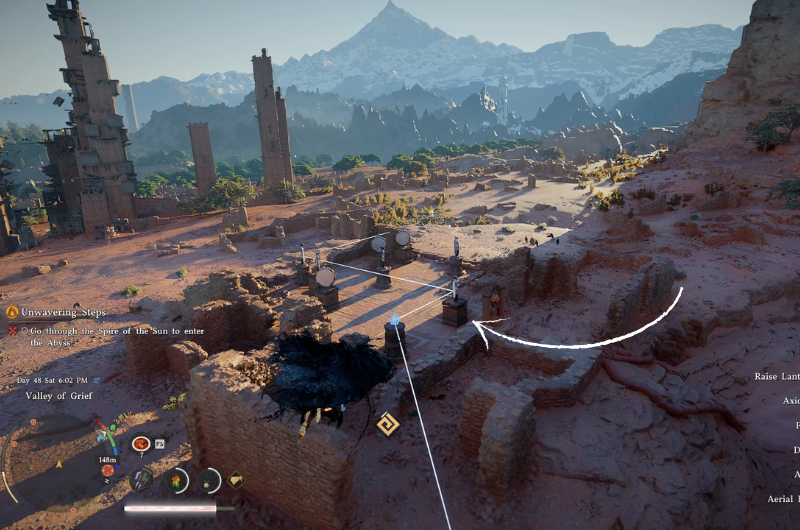Image resolution: width=800 pixels, height=530 pixels.
Task: Activate the purple lightning skill icon
Action: [x=142, y=480]
